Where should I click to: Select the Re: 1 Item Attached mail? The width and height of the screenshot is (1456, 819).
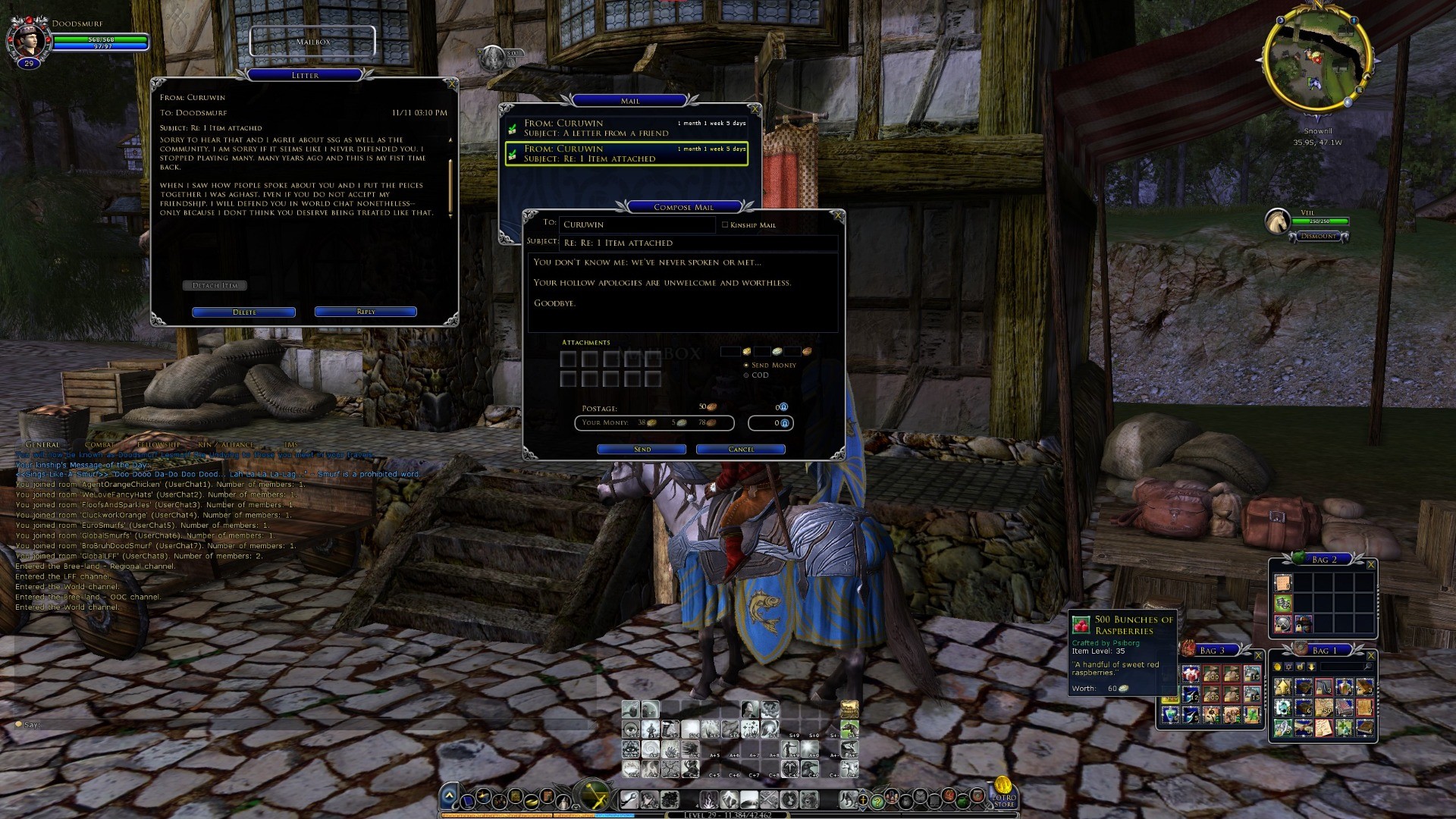point(626,154)
